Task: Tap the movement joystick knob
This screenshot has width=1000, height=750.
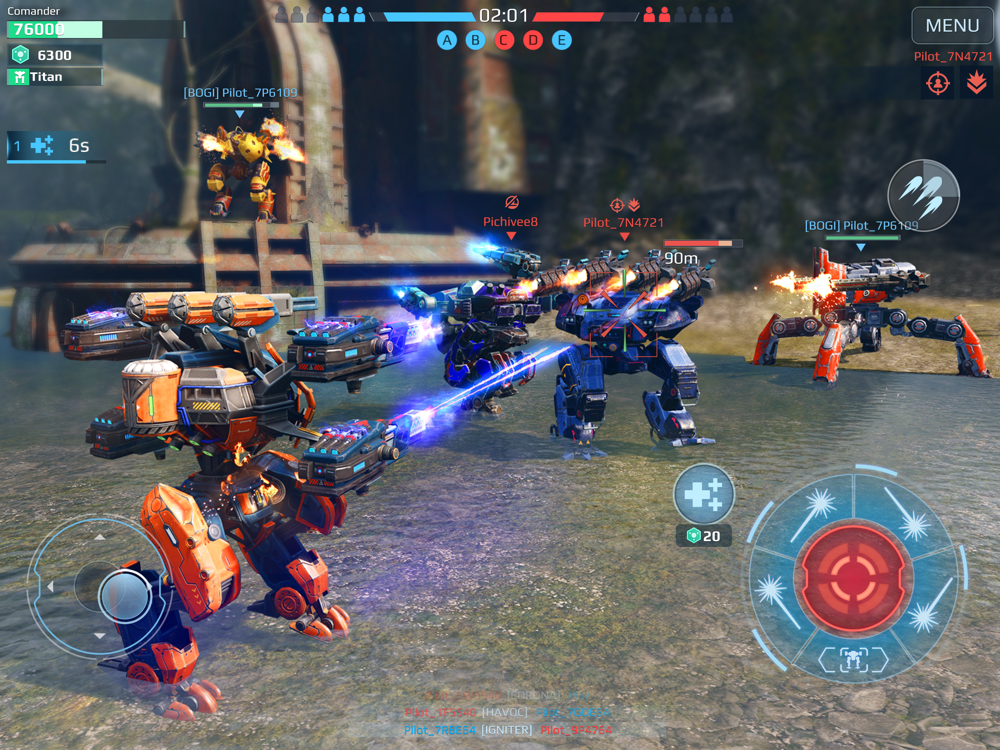Action: [124, 595]
